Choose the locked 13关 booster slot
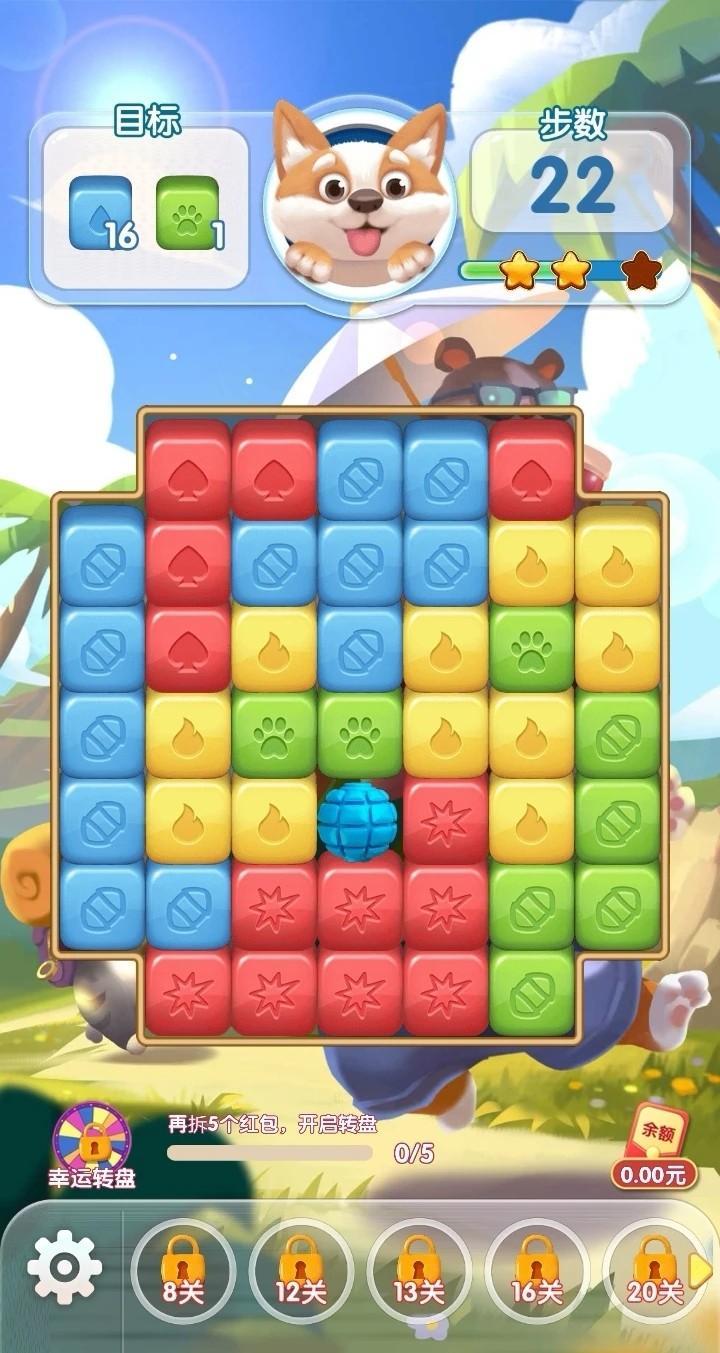The image size is (720, 1353). coord(419,1270)
